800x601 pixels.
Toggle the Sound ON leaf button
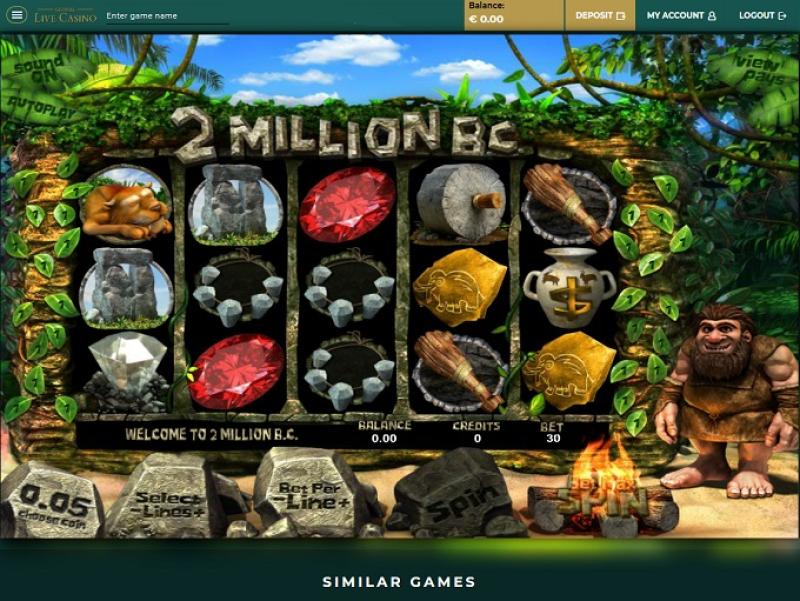(40, 66)
